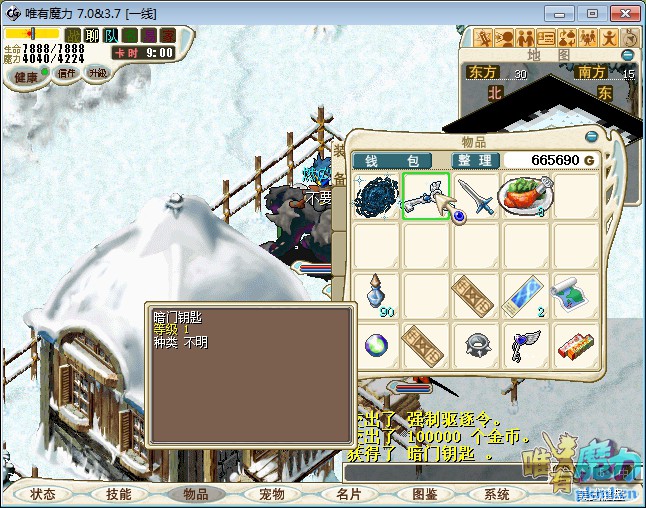
Task: Toggle the 聊 chat mode button
Action: [x=91, y=36]
